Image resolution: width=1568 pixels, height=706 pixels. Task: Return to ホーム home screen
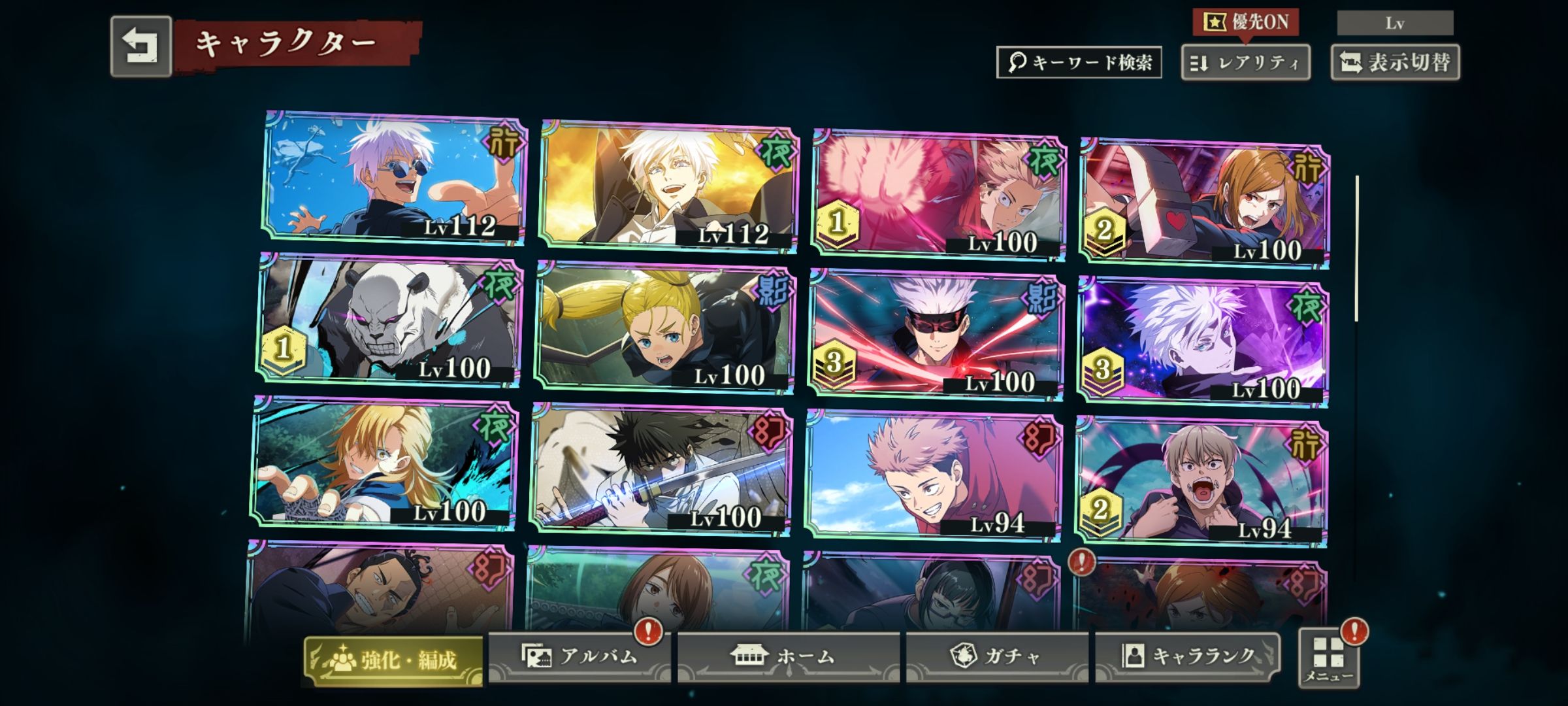pos(788,656)
